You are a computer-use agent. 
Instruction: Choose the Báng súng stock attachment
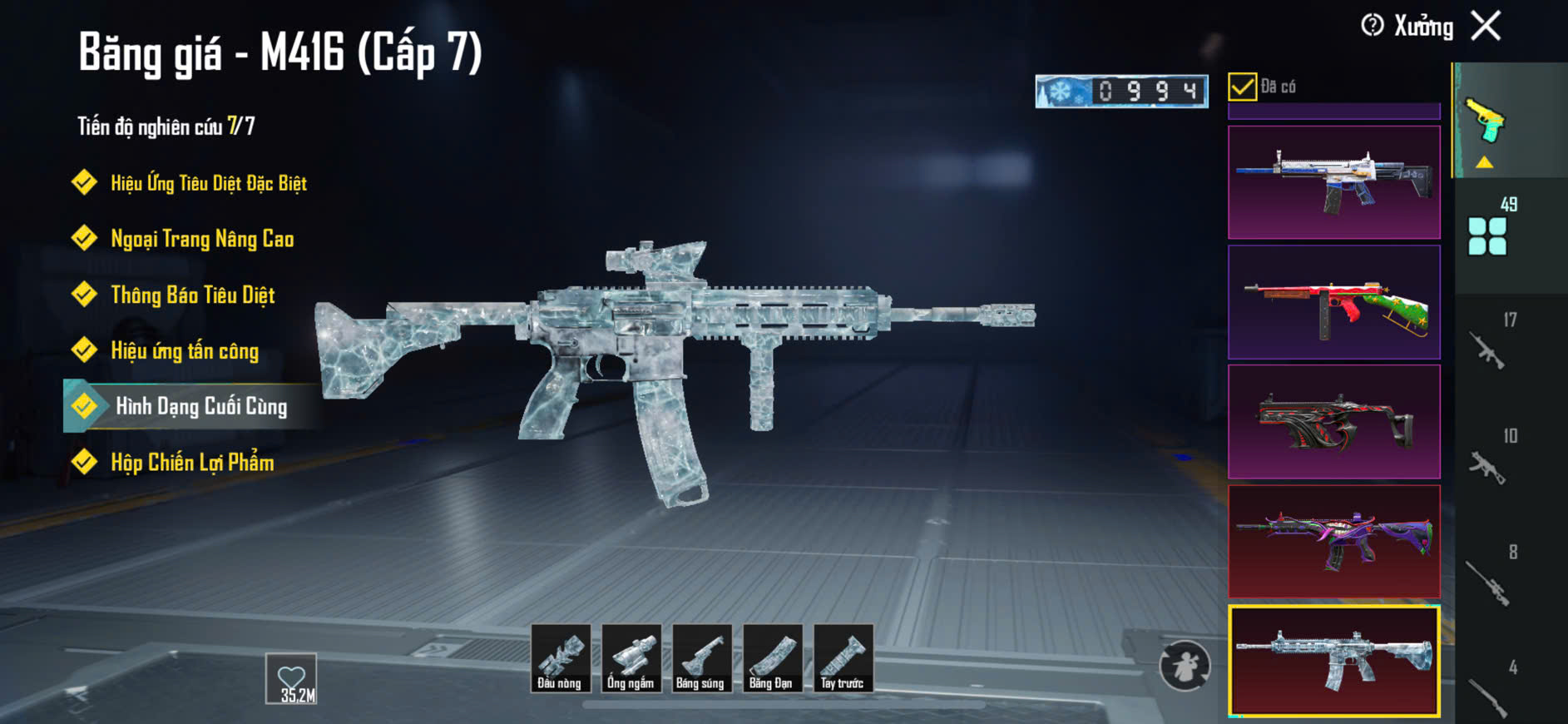[701, 658]
